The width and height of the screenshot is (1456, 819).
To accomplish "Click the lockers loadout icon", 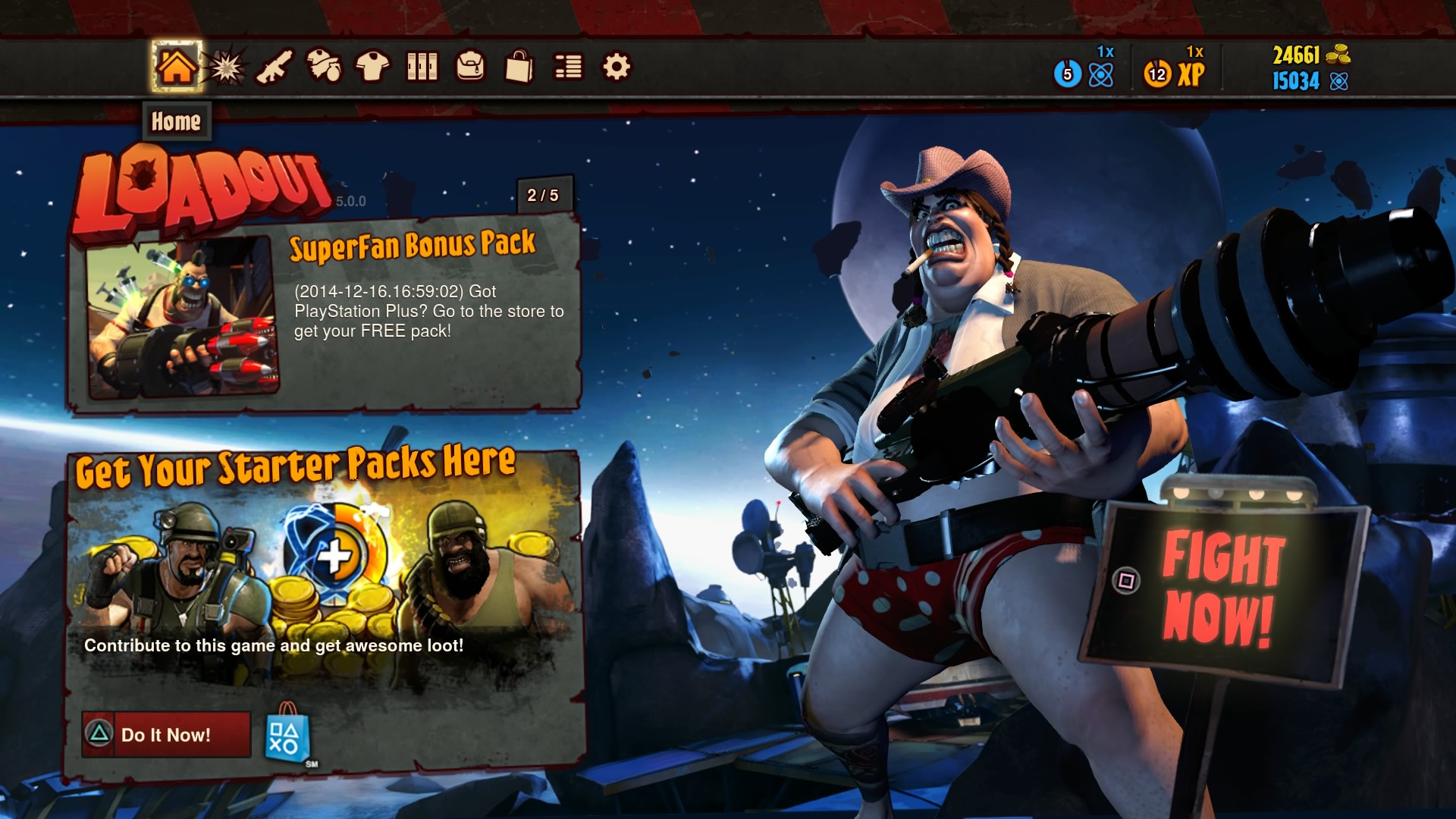I will (422, 67).
